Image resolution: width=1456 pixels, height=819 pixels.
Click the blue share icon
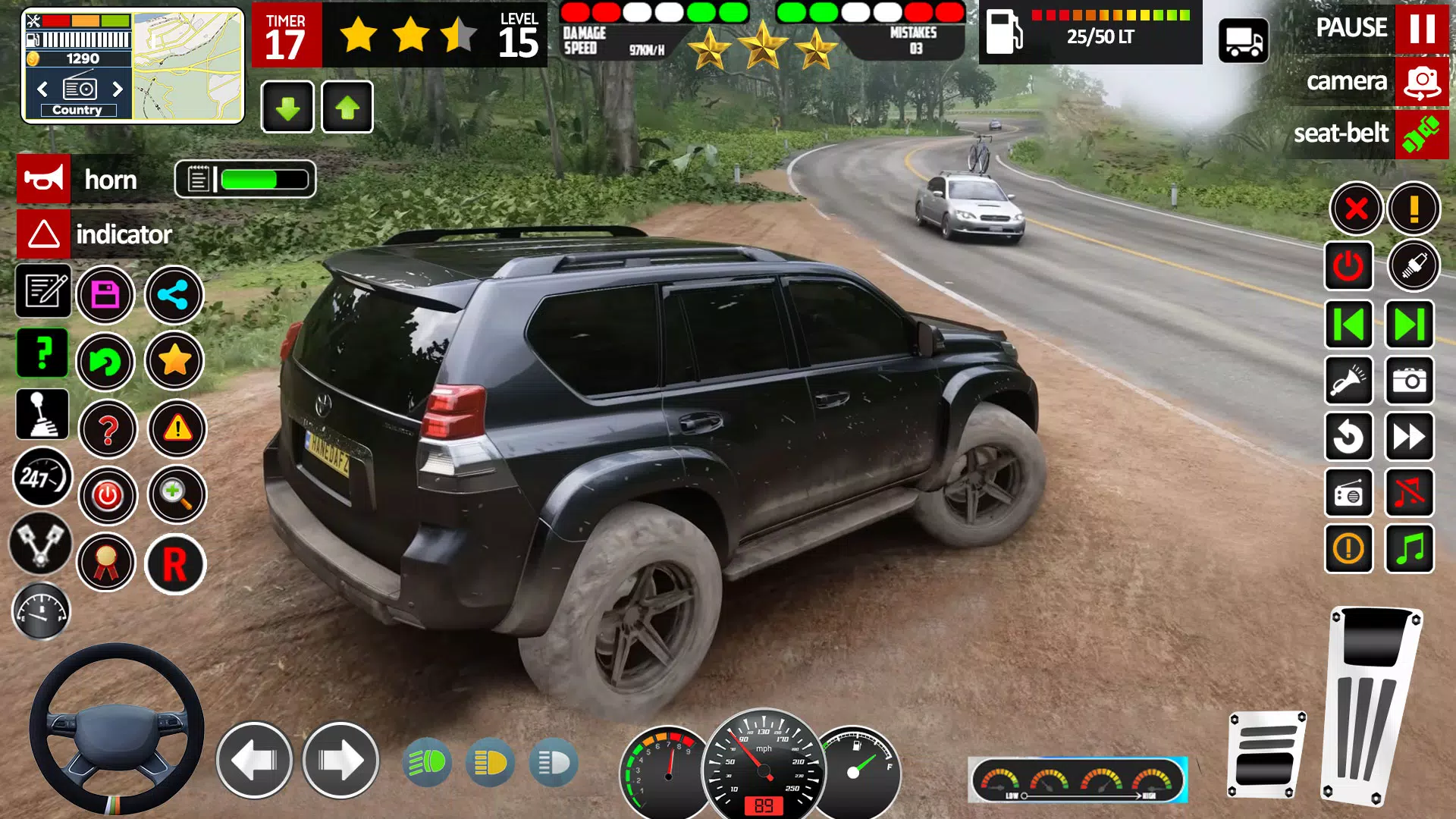[174, 294]
